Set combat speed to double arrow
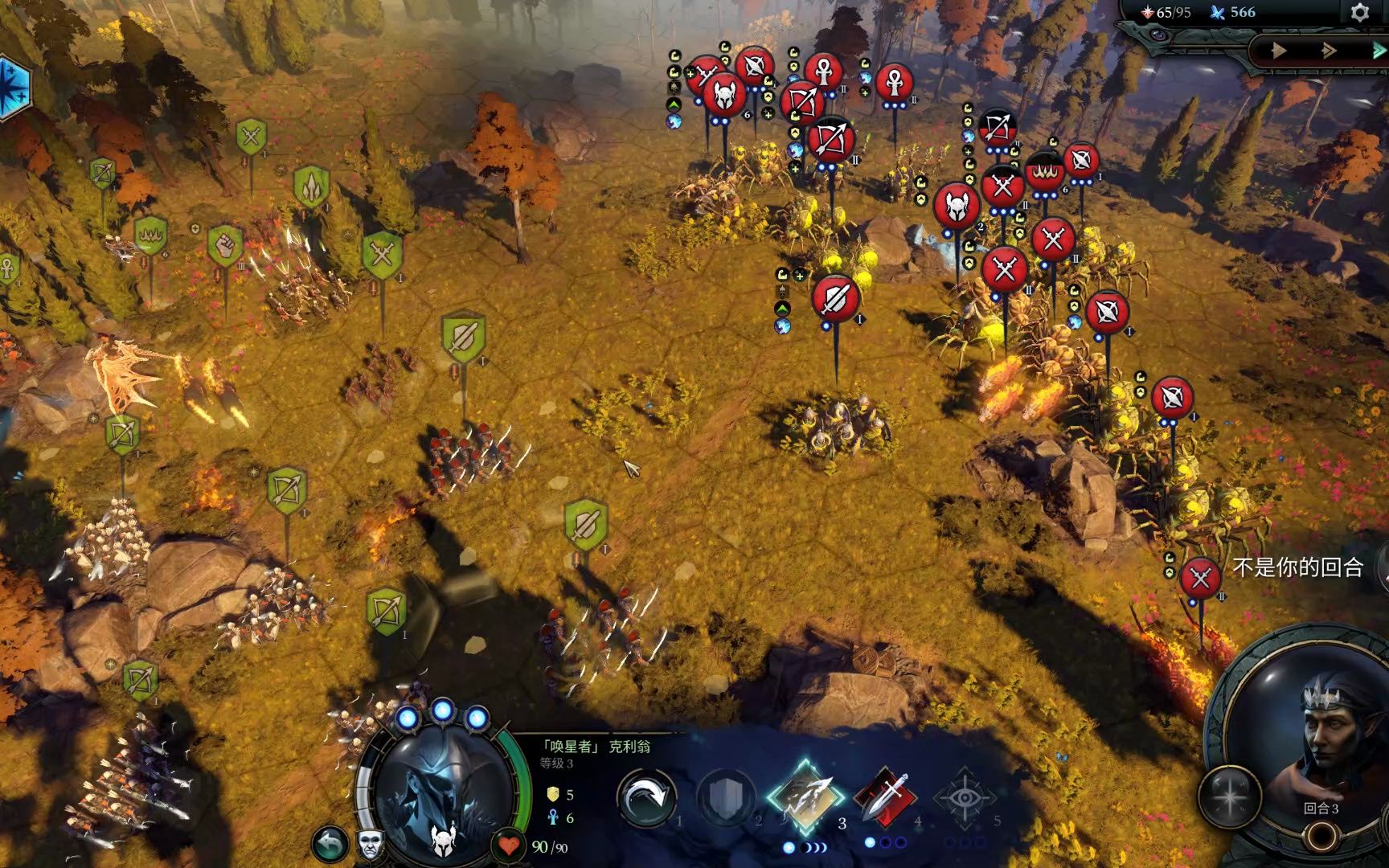The image size is (1389, 868). pos(1329,51)
